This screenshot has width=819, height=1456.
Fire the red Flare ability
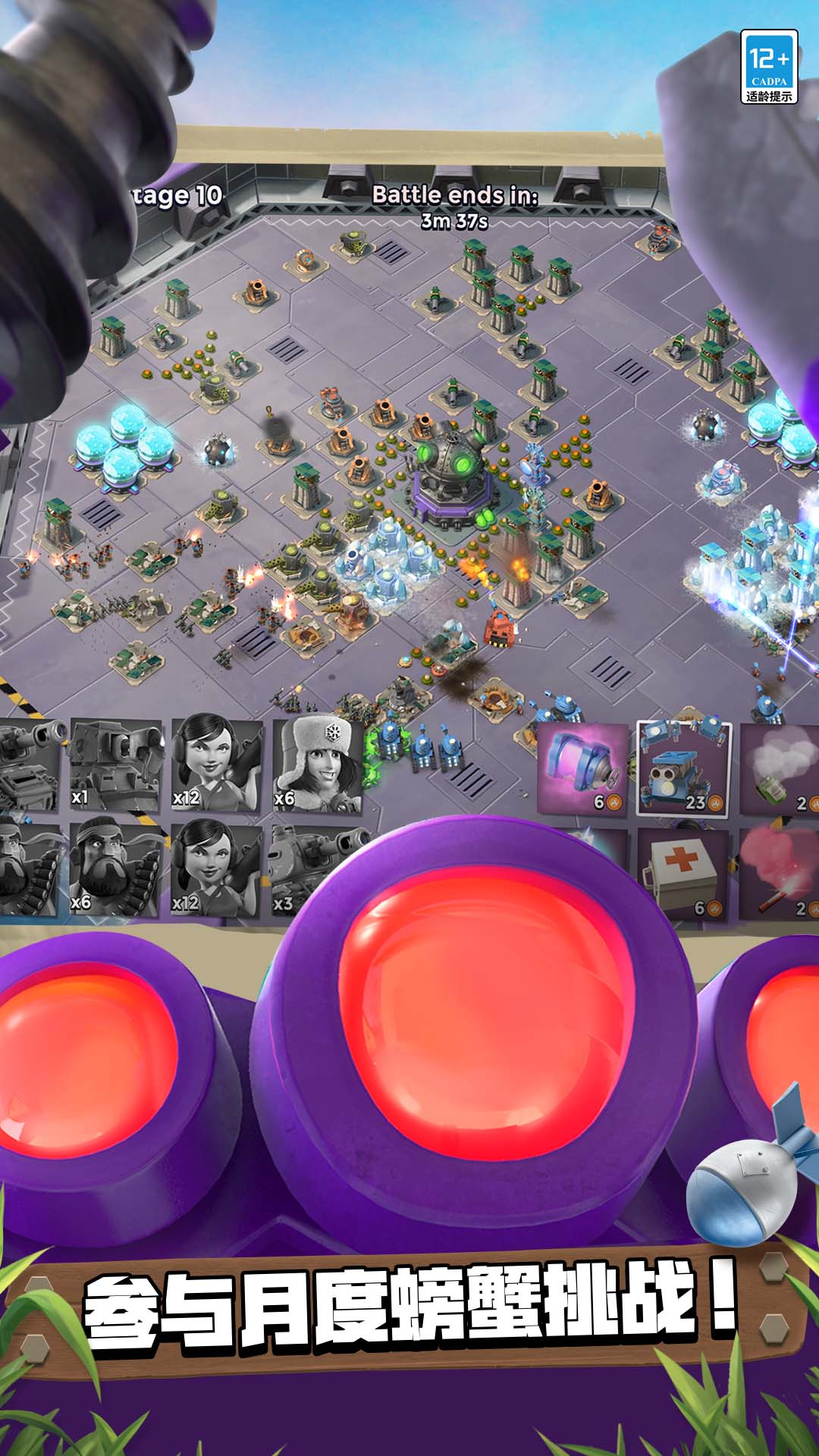click(780, 874)
